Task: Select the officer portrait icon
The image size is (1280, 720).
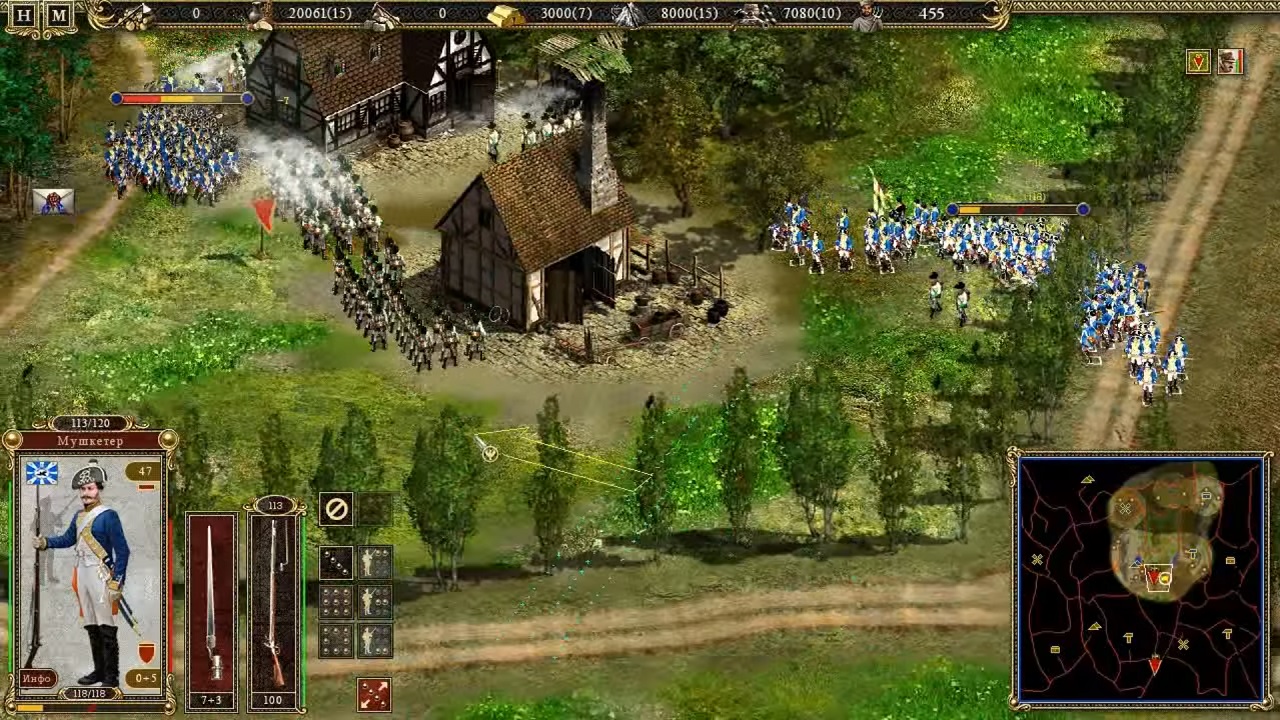Action: click(x=1230, y=62)
